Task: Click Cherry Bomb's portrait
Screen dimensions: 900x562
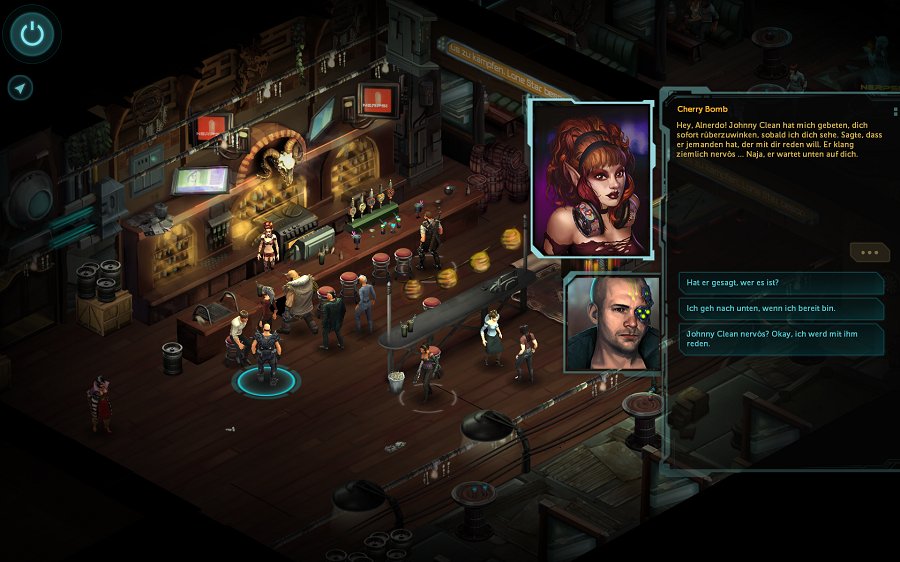Action: click(x=592, y=177)
